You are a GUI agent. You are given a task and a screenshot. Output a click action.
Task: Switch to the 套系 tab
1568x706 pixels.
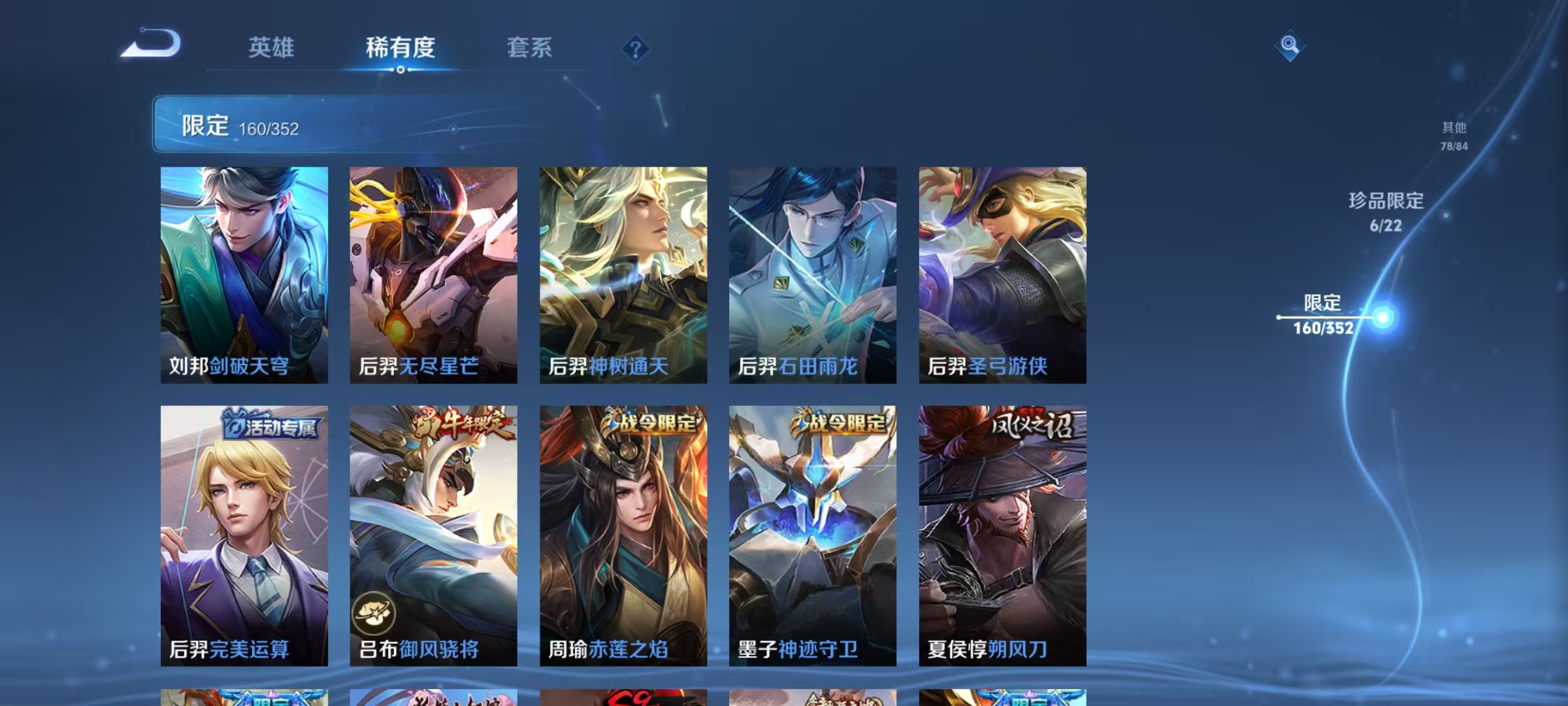coord(530,48)
